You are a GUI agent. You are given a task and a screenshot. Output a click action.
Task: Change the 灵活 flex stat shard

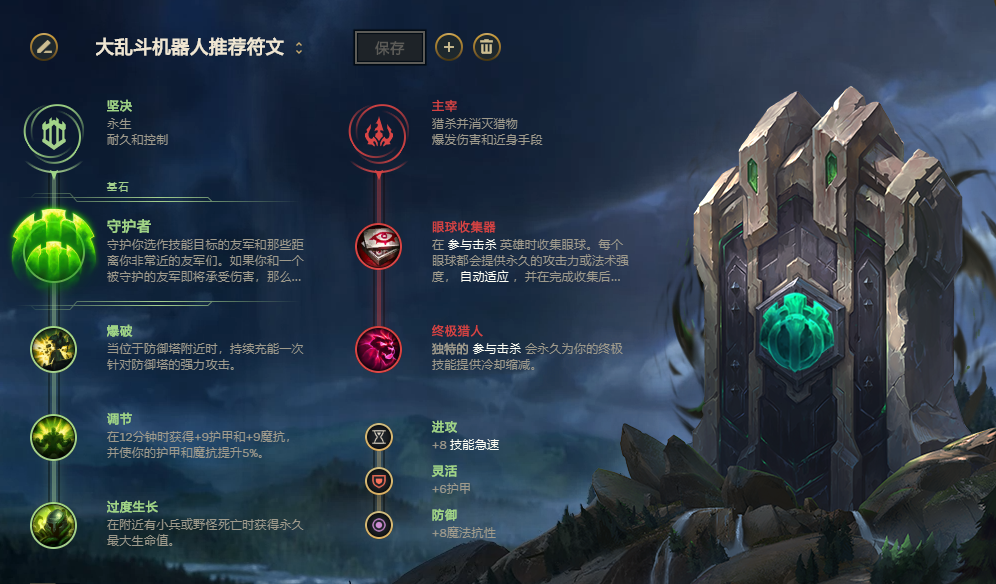coord(379,481)
